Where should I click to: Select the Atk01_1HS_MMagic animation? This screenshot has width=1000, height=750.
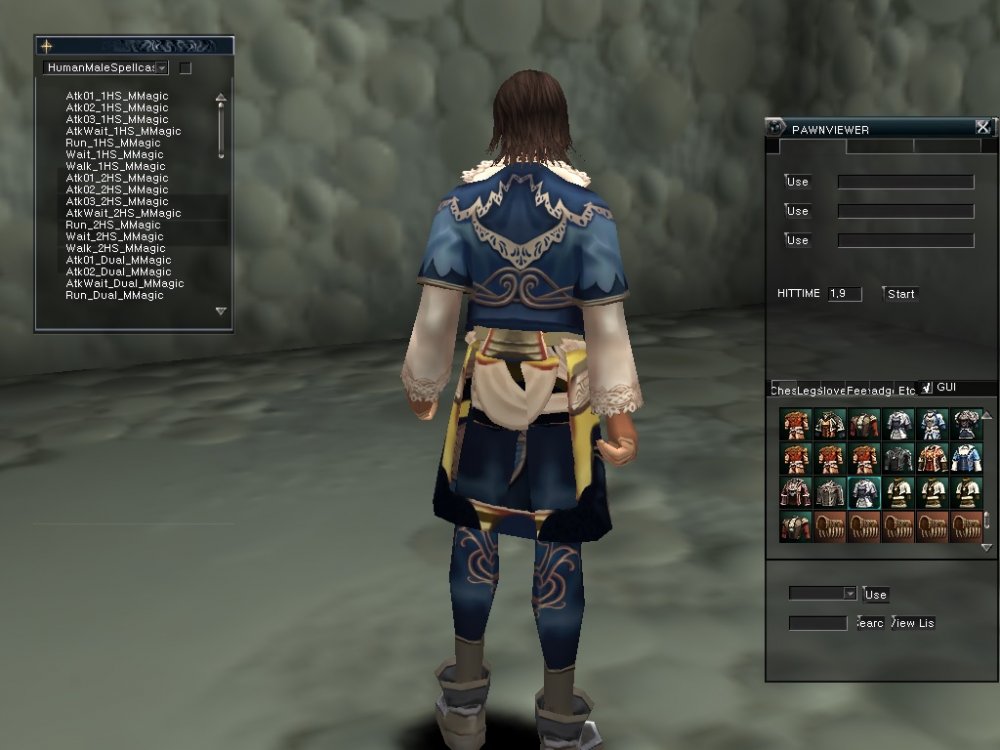coord(117,96)
